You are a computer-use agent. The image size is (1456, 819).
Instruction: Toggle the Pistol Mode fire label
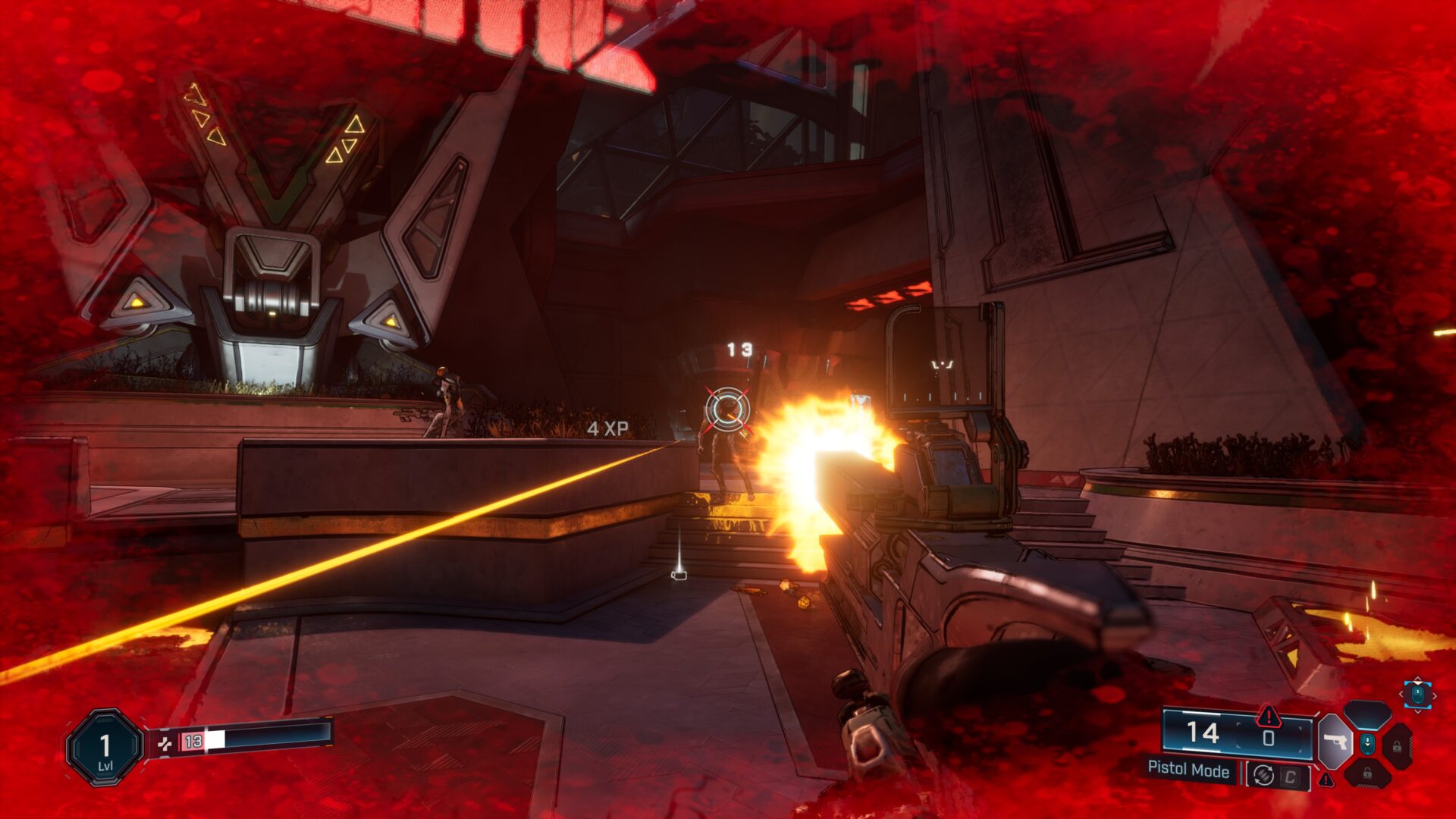click(1188, 769)
